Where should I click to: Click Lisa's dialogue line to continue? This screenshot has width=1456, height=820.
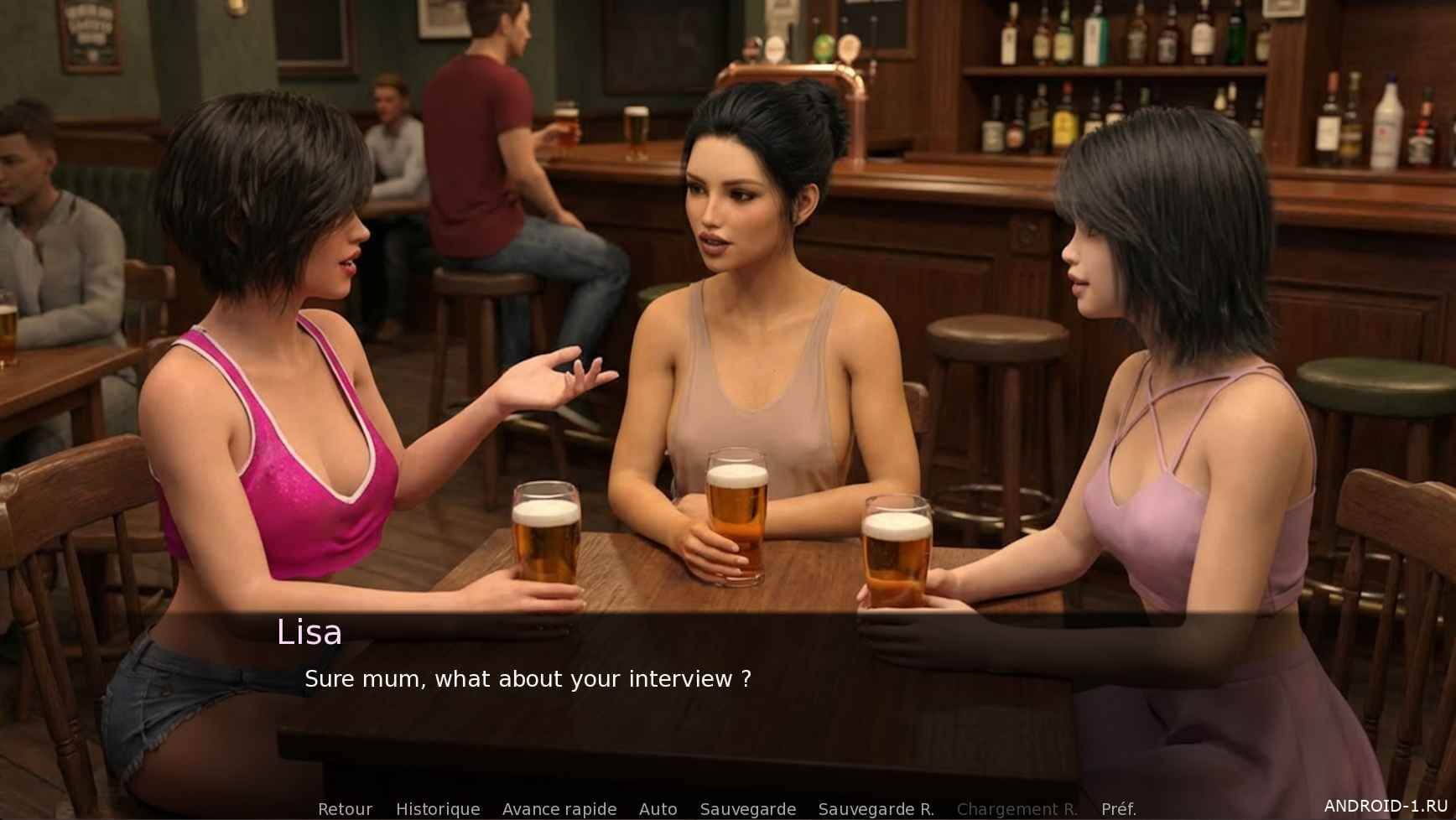[x=528, y=679]
